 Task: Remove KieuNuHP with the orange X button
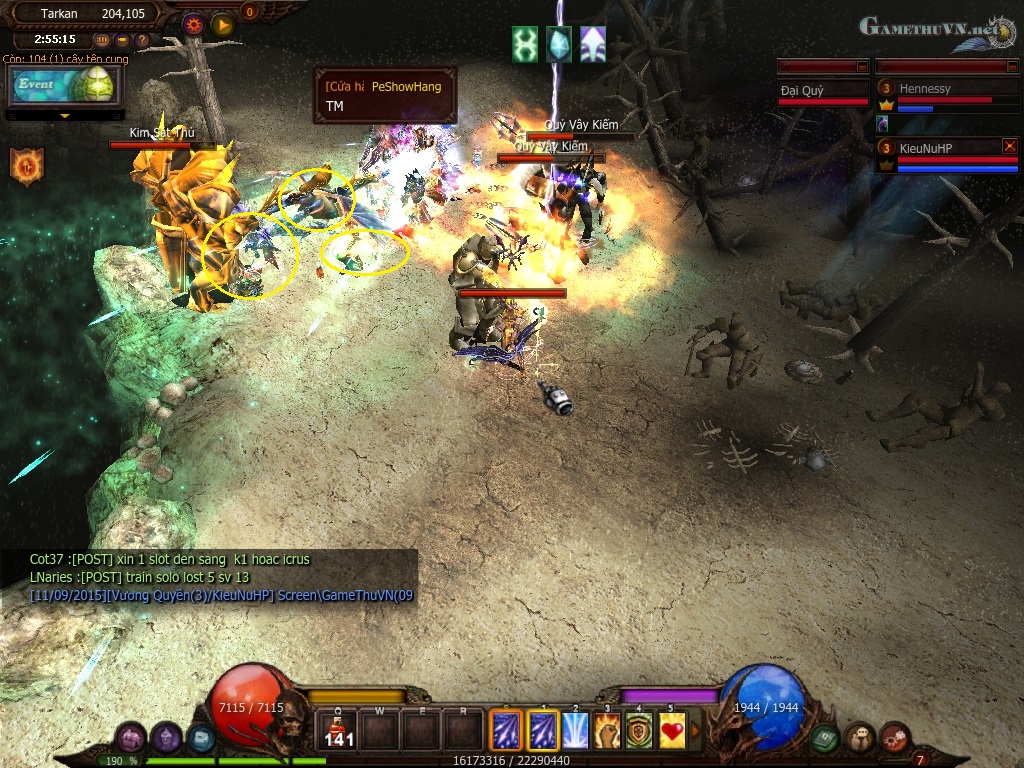[1009, 146]
